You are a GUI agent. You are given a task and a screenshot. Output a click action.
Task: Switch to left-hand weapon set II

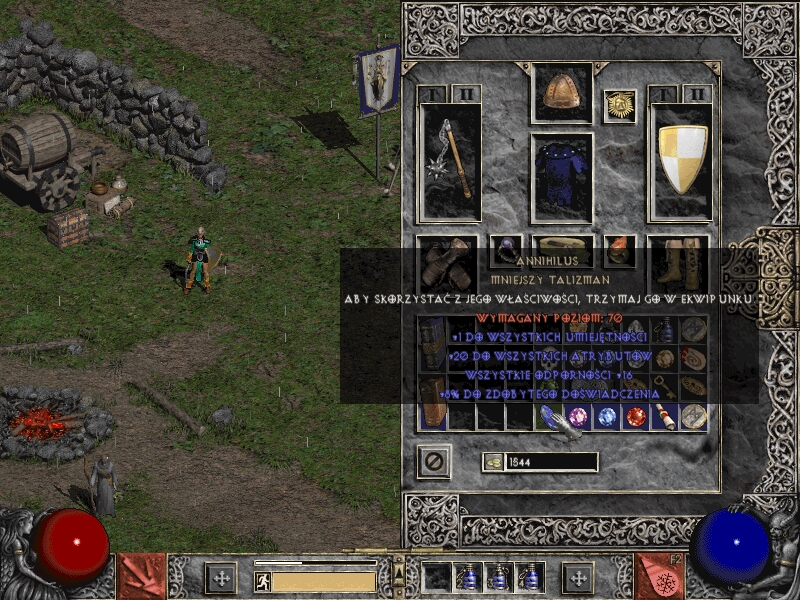click(465, 94)
